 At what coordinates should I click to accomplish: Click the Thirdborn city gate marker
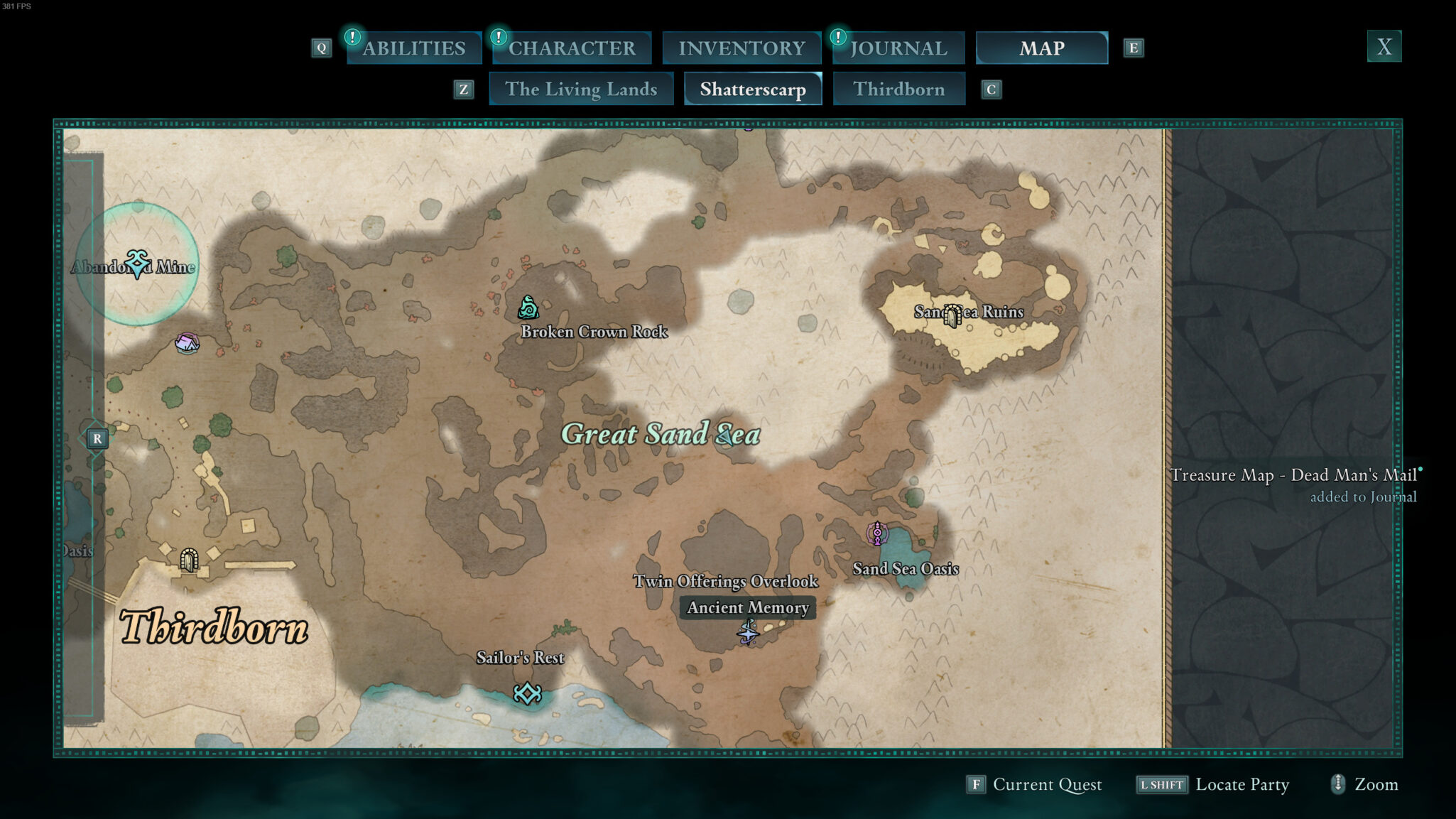click(x=188, y=560)
